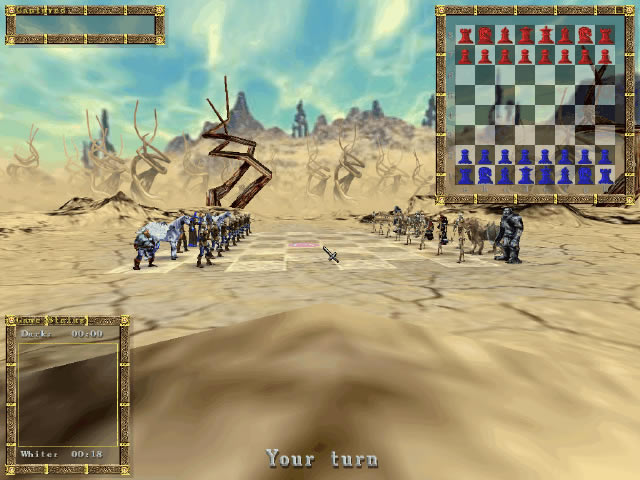
Task: Select the blue bishop on the c-file
Action: click(505, 175)
